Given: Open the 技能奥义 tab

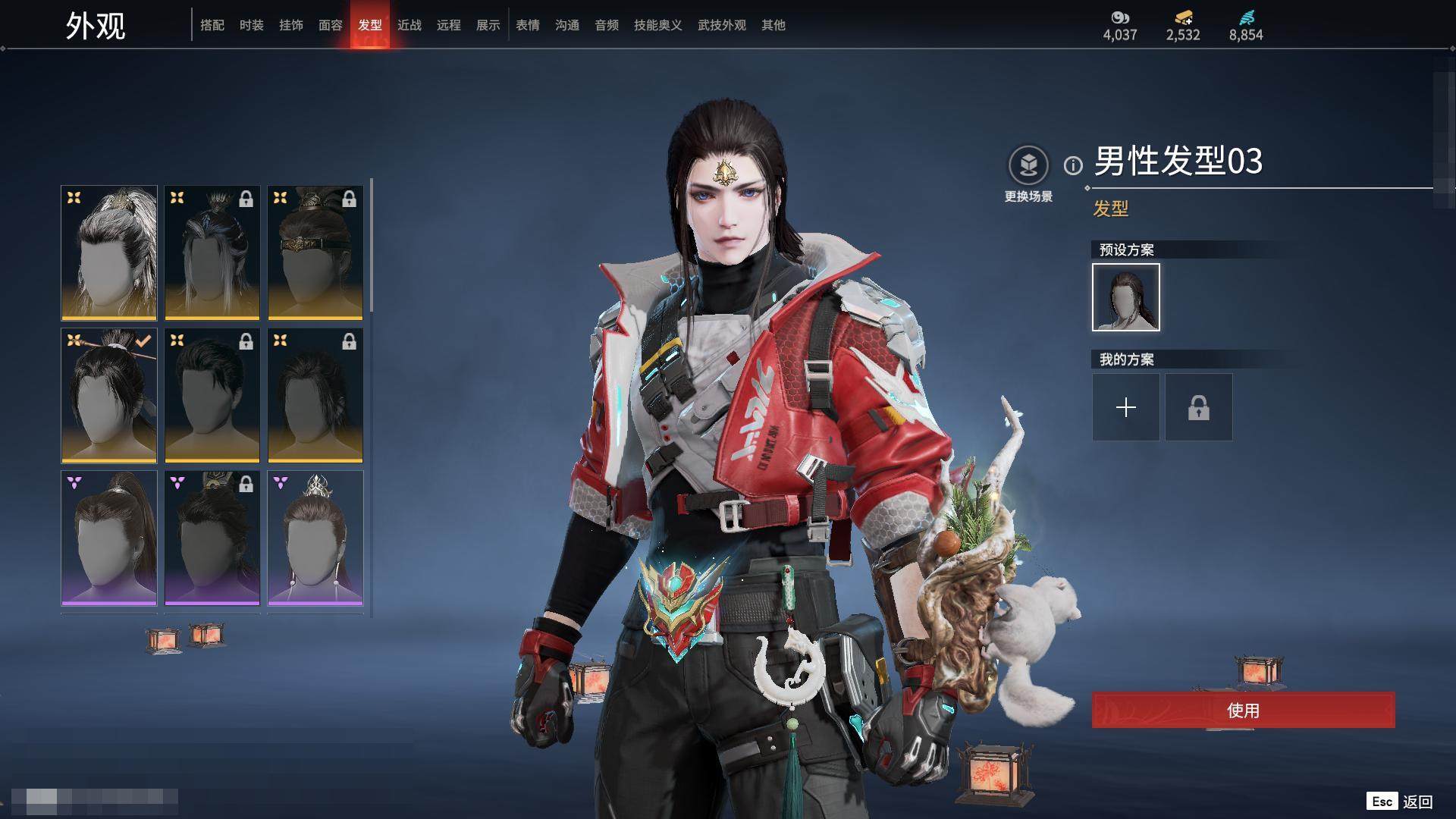Looking at the screenshot, I should click(658, 25).
